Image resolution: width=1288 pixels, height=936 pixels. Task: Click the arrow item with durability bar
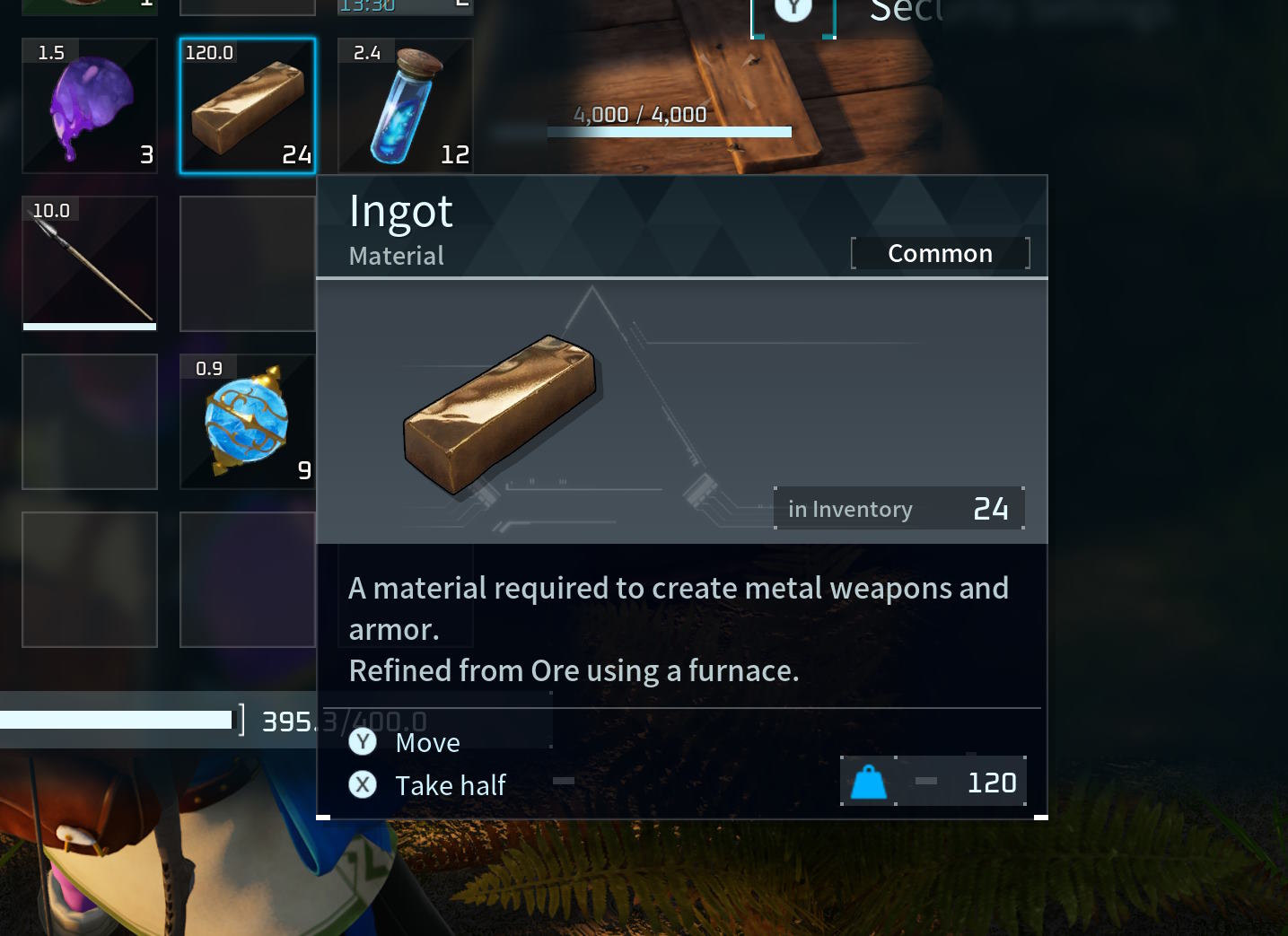click(x=89, y=263)
